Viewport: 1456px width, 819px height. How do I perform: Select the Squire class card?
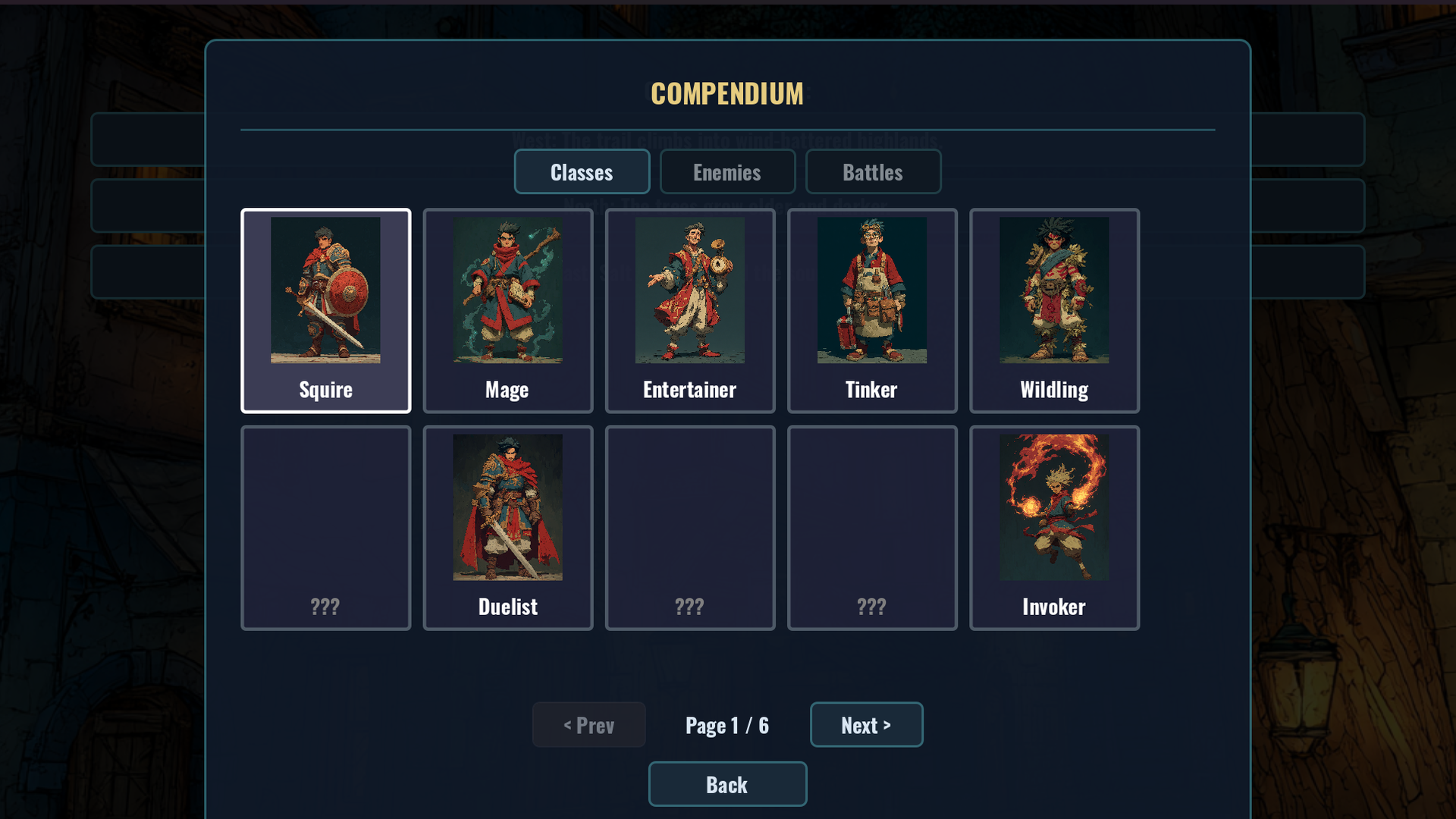coord(325,310)
